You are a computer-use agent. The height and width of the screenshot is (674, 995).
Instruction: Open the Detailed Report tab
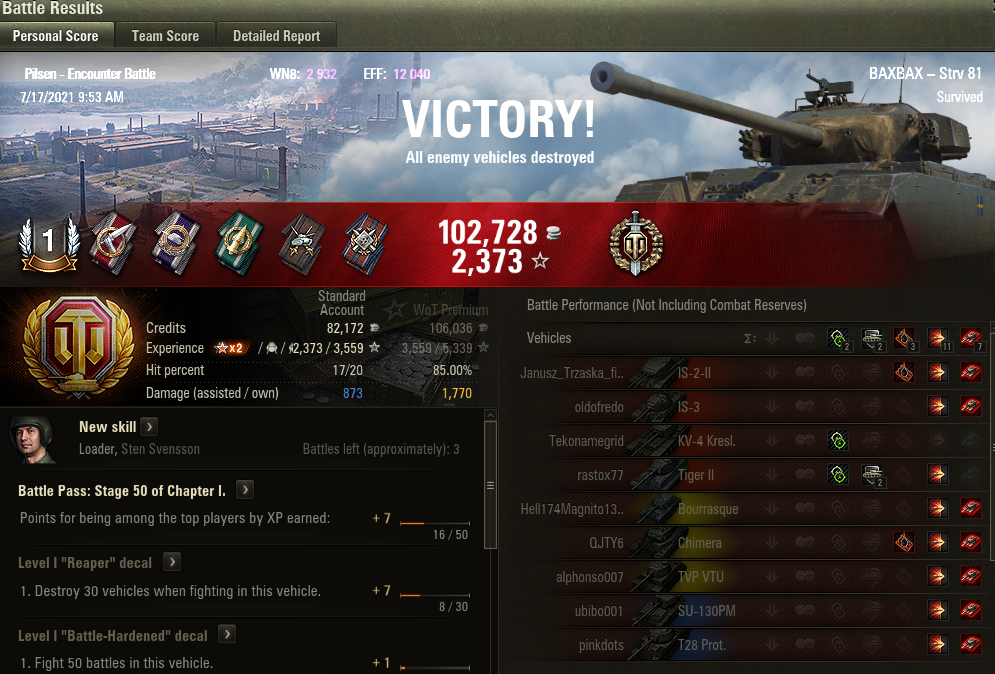pos(276,36)
